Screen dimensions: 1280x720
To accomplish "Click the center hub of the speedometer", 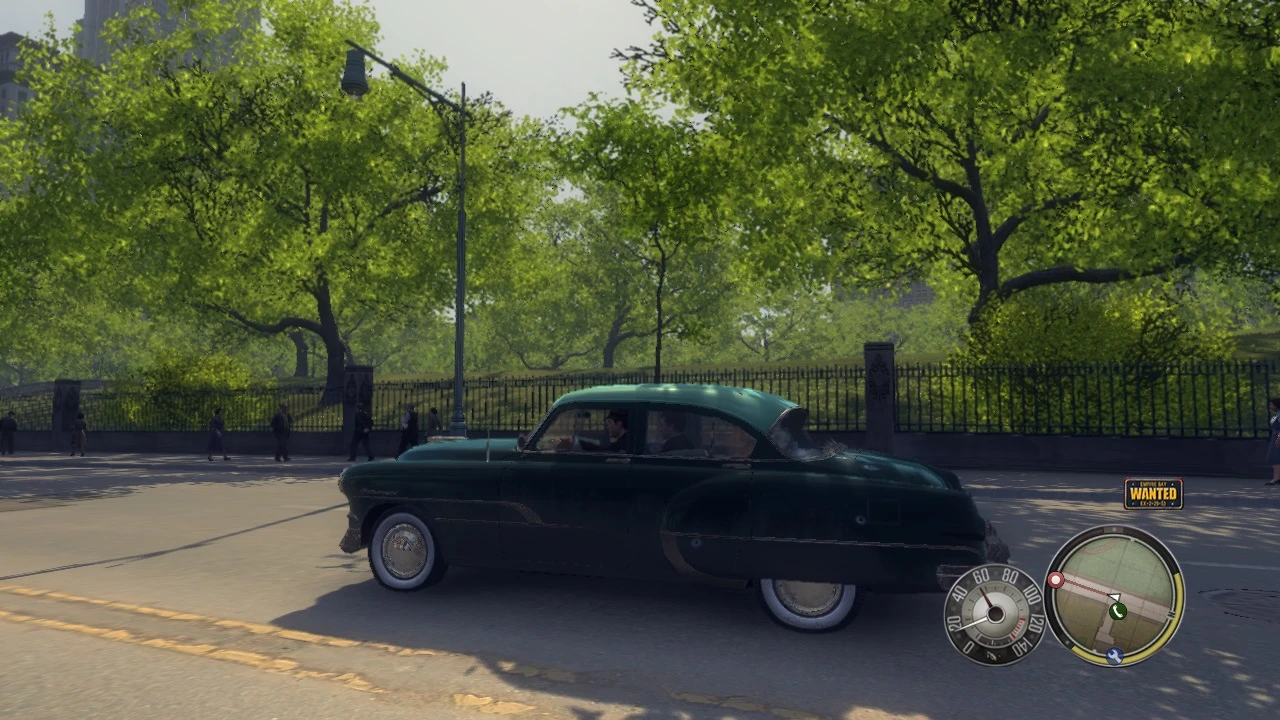I will tap(995, 614).
